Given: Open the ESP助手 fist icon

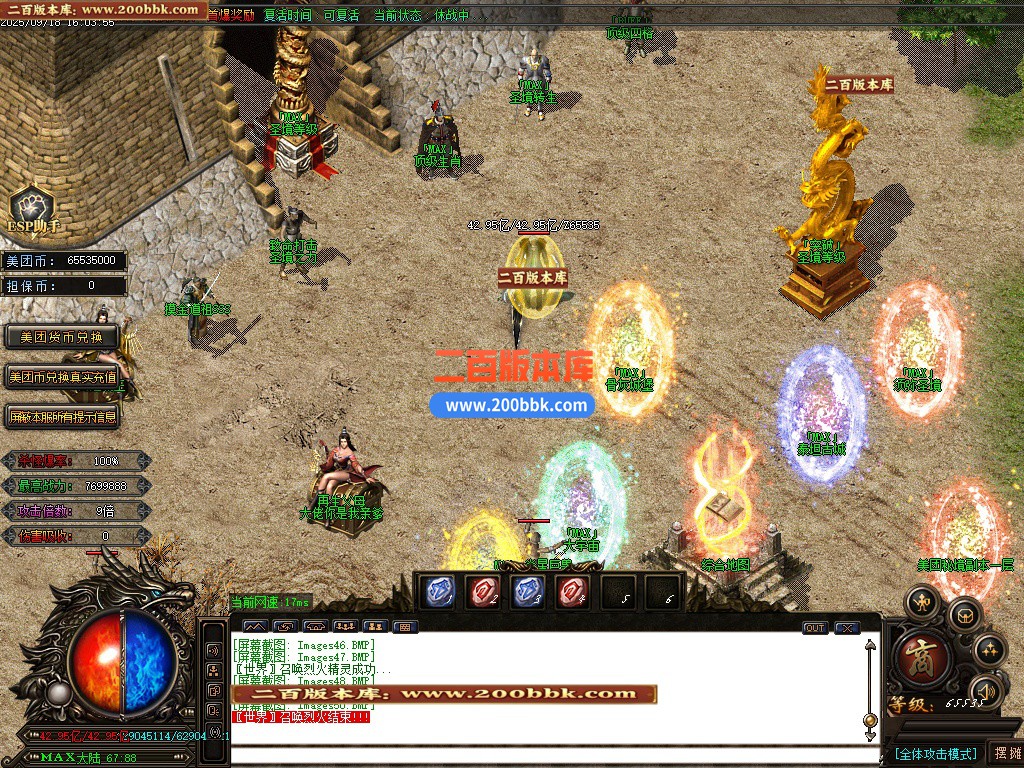Looking at the screenshot, I should (x=31, y=207).
